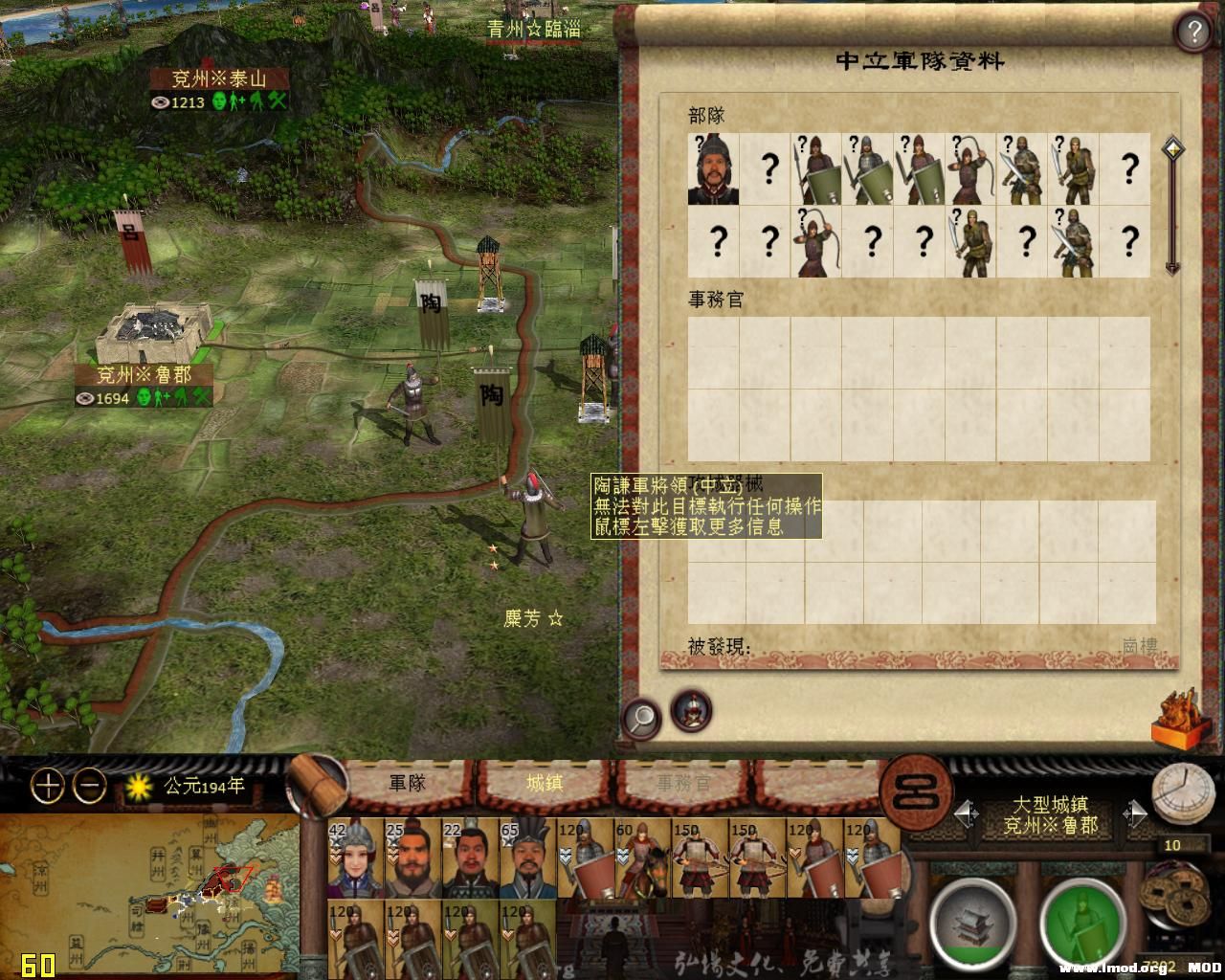Switch to the 城鎮 settlement tab
Viewport: 1225px width, 980px height.
[546, 781]
